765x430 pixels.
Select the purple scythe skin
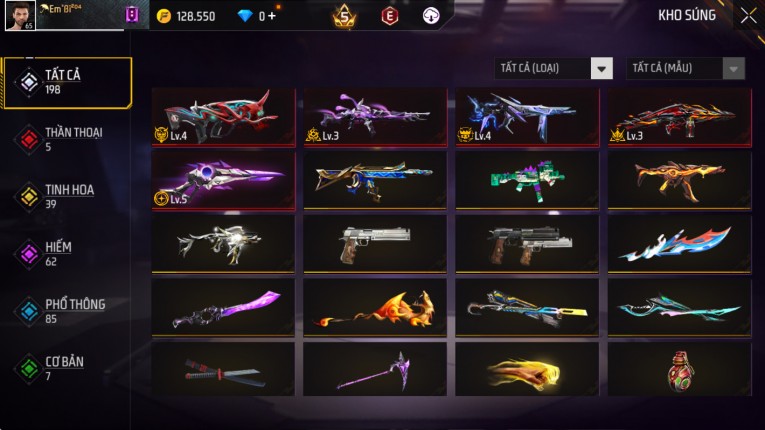(375, 369)
